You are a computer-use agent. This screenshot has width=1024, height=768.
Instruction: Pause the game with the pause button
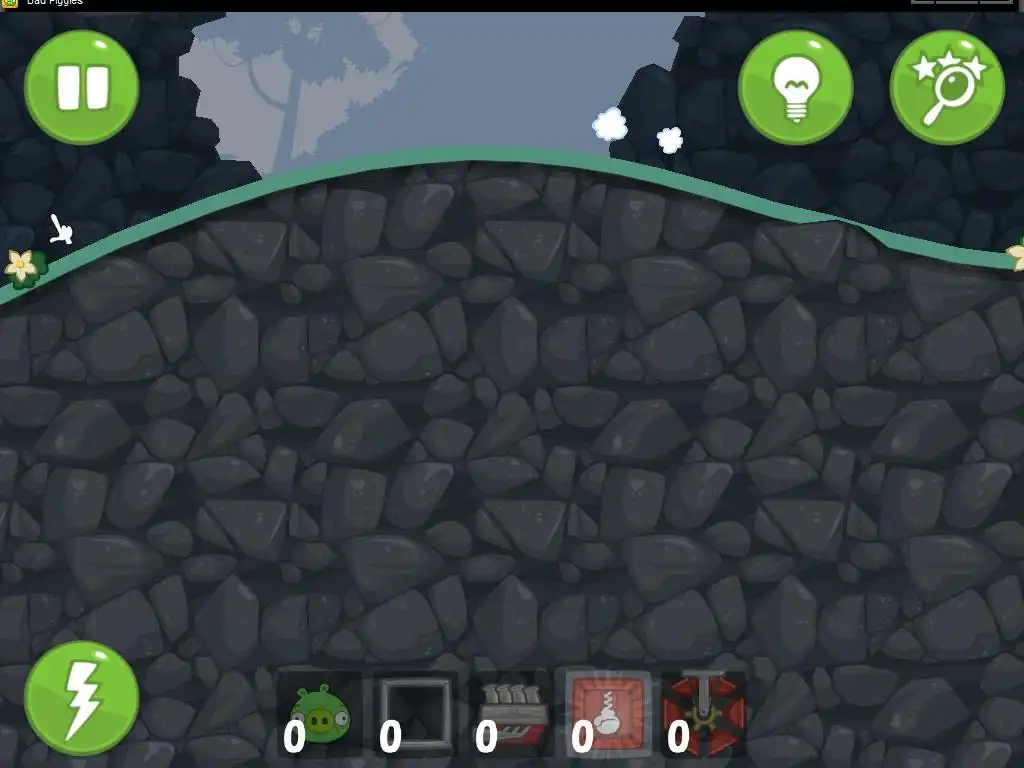point(81,87)
